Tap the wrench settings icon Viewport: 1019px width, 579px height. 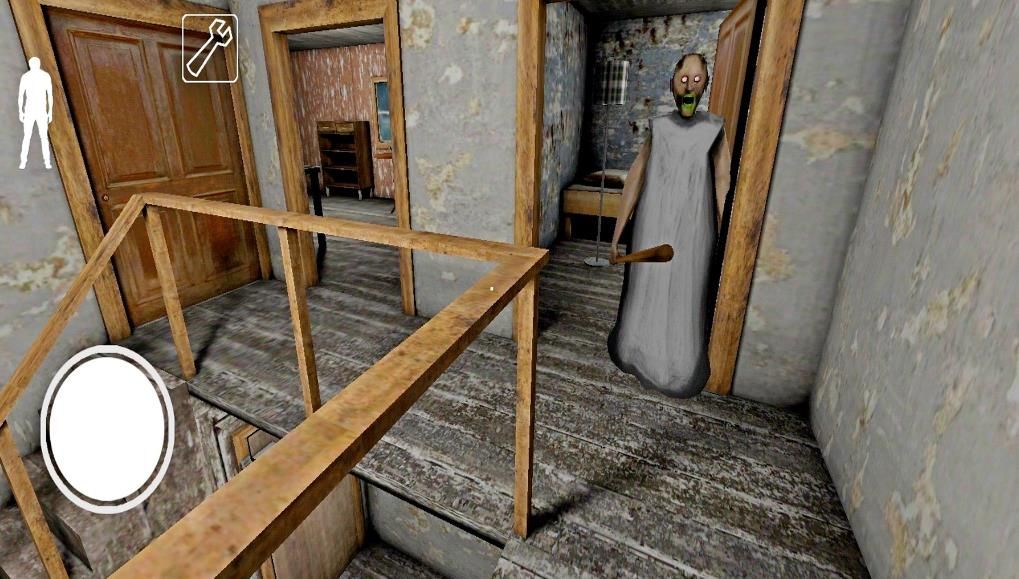click(210, 48)
